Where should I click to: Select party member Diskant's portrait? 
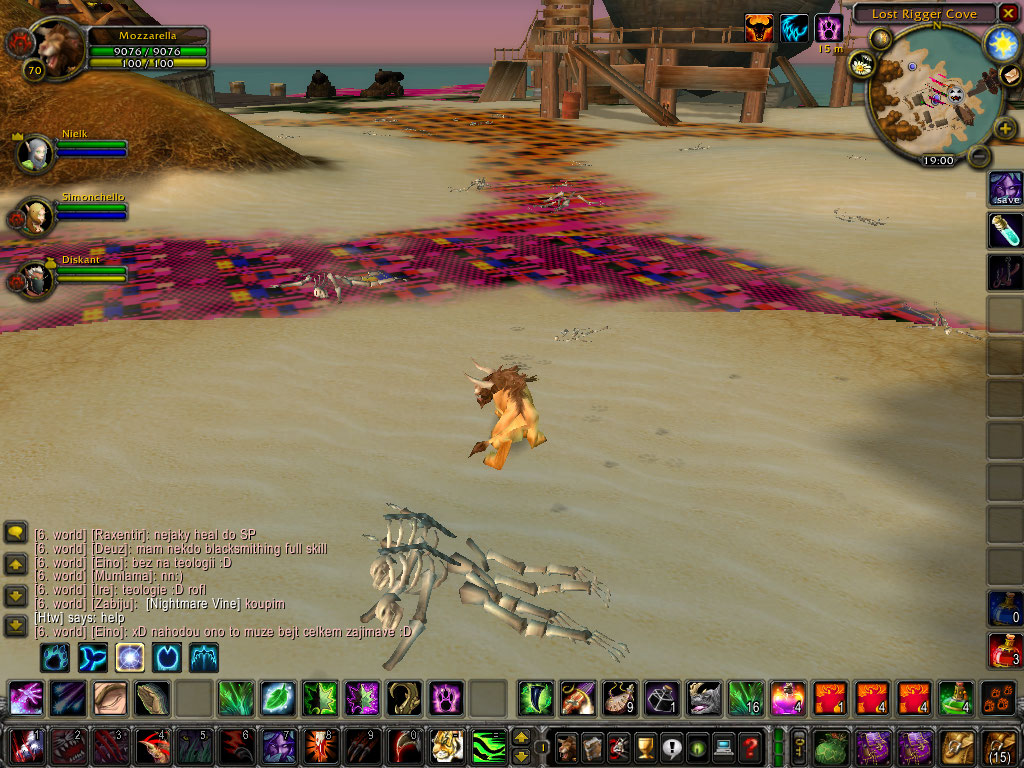pos(36,279)
